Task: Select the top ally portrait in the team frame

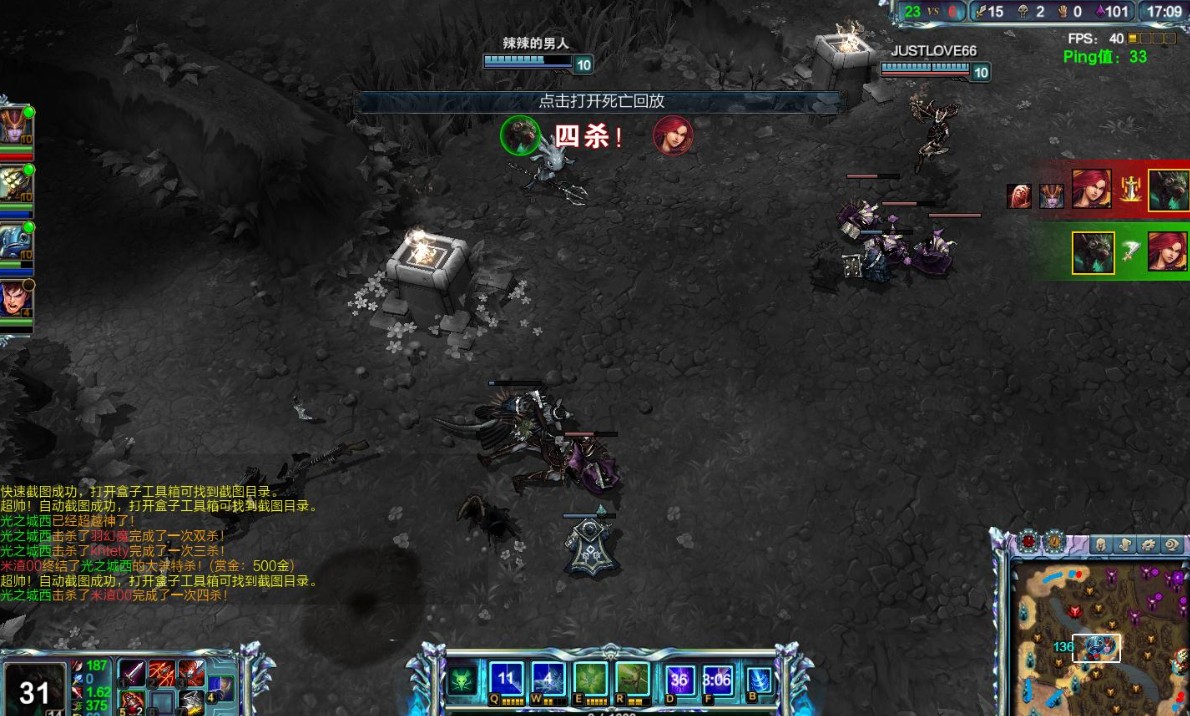Action: pyautogui.click(x=16, y=127)
